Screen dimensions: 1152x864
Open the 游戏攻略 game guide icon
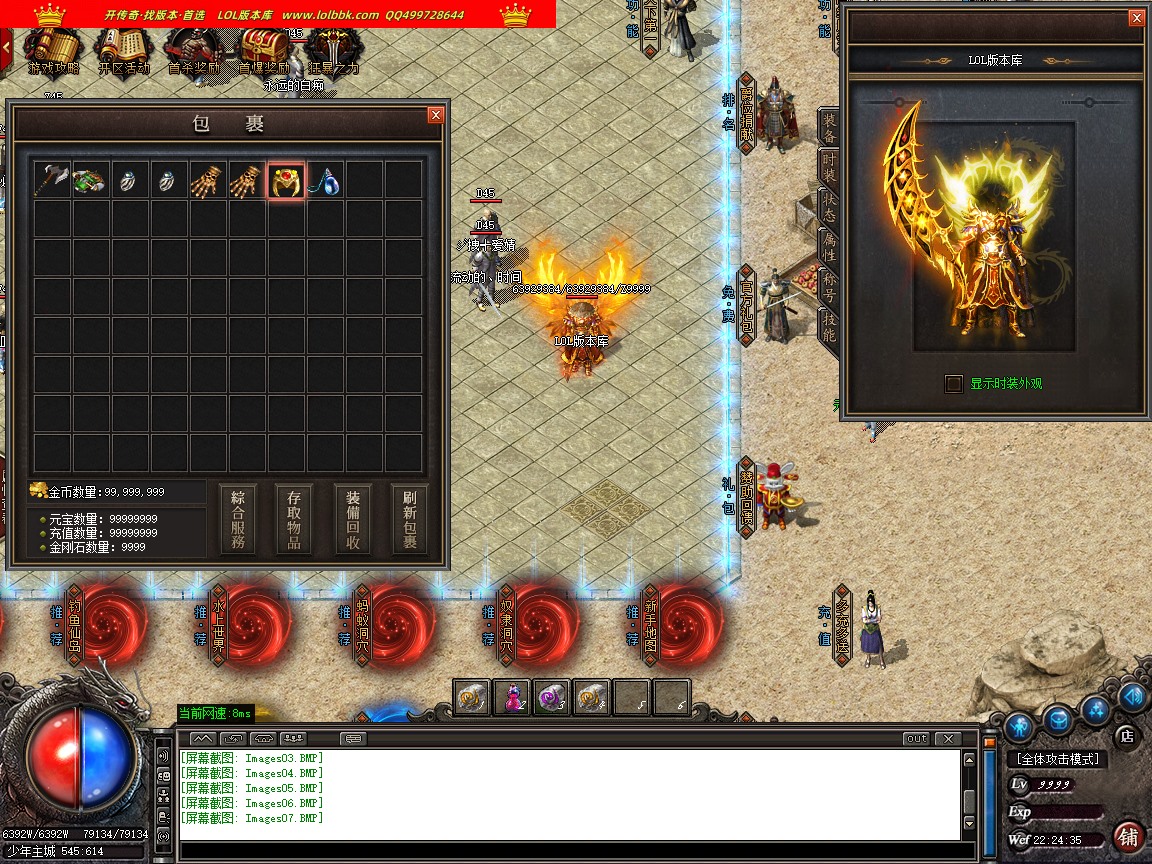click(52, 50)
